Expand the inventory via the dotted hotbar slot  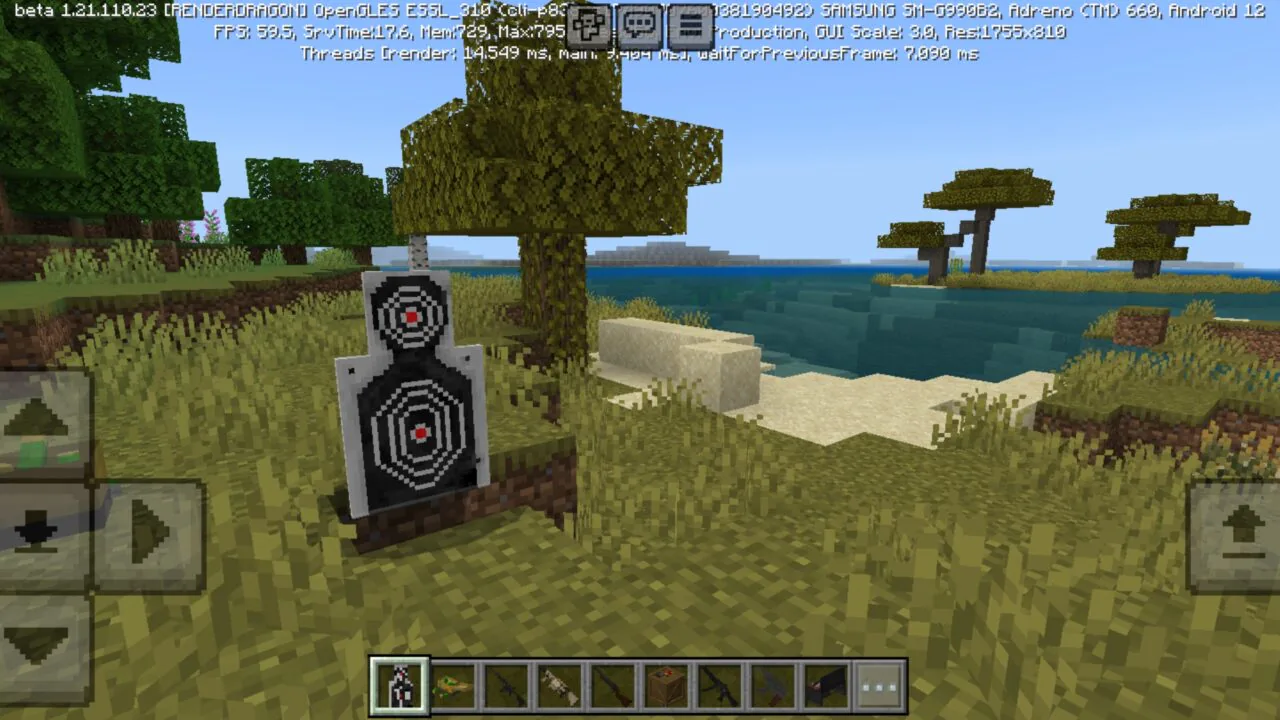[877, 683]
